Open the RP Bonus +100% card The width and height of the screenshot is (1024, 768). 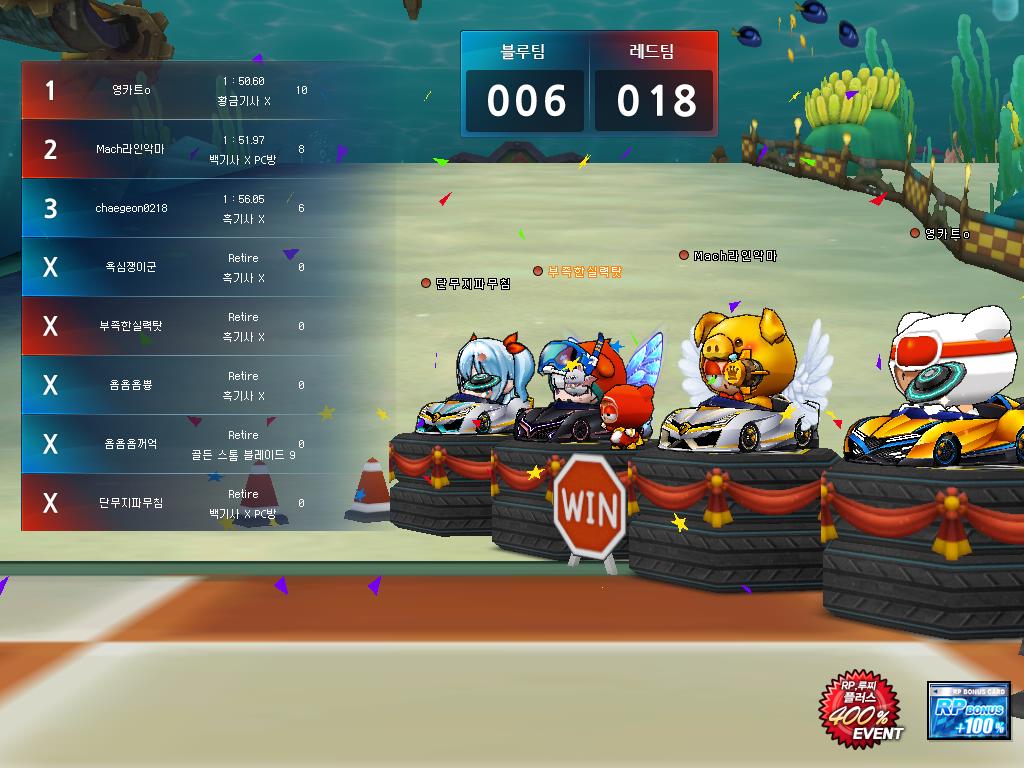click(x=968, y=710)
